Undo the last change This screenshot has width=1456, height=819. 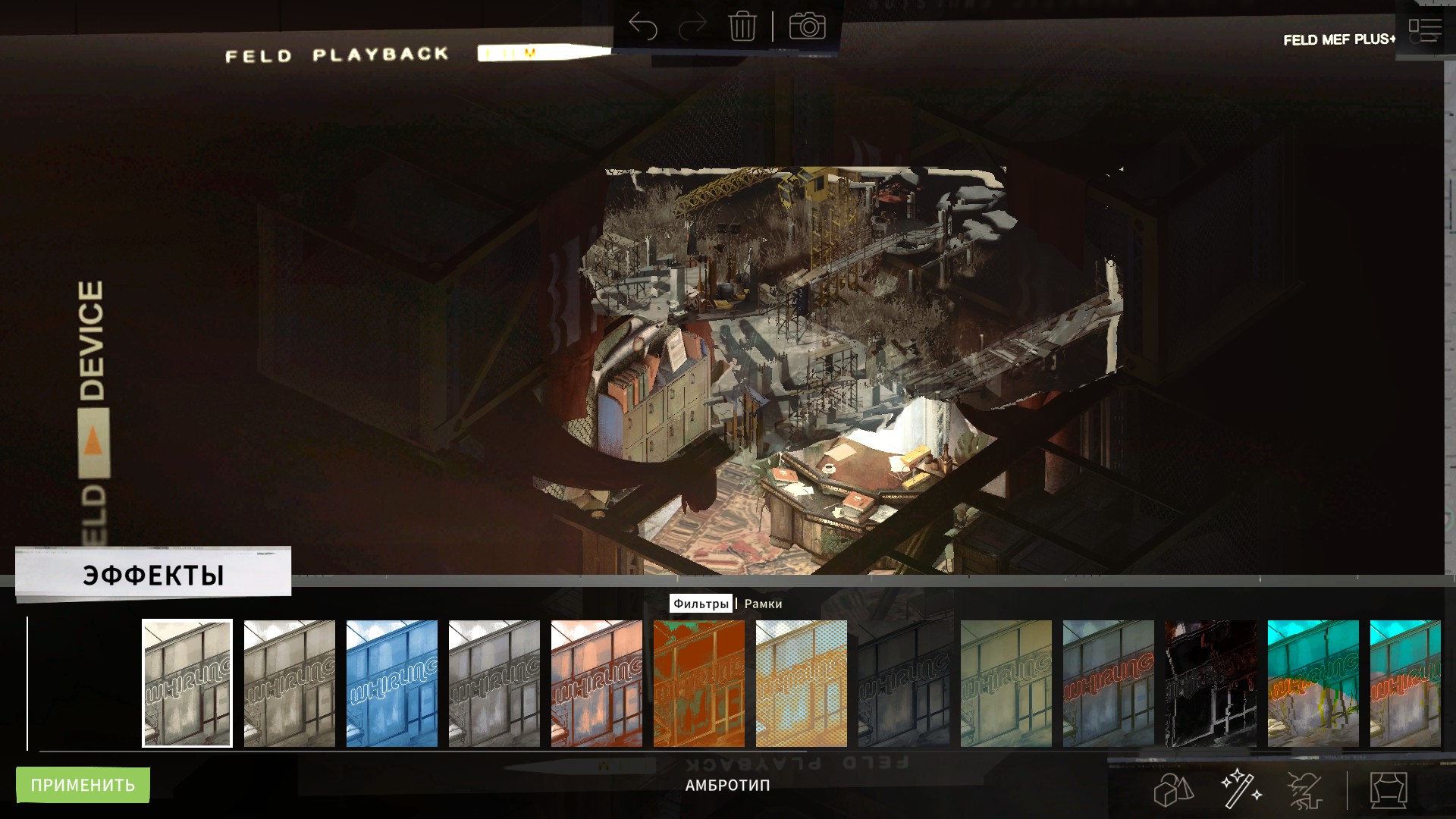point(642,27)
